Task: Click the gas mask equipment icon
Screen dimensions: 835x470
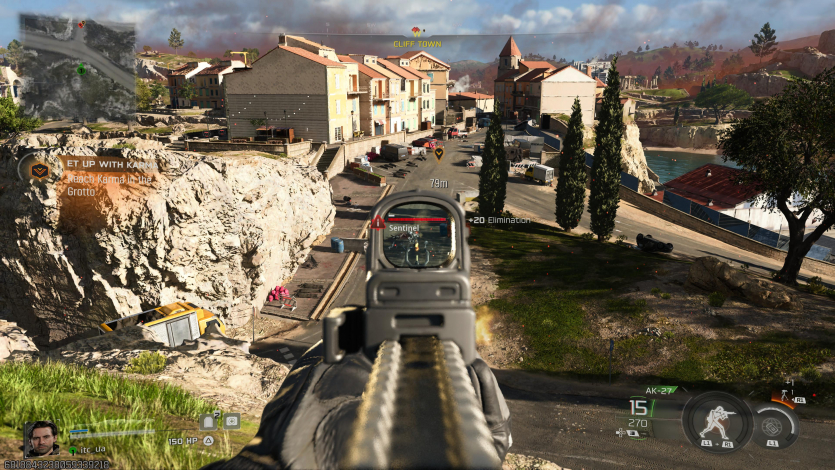Action: pos(231,422)
